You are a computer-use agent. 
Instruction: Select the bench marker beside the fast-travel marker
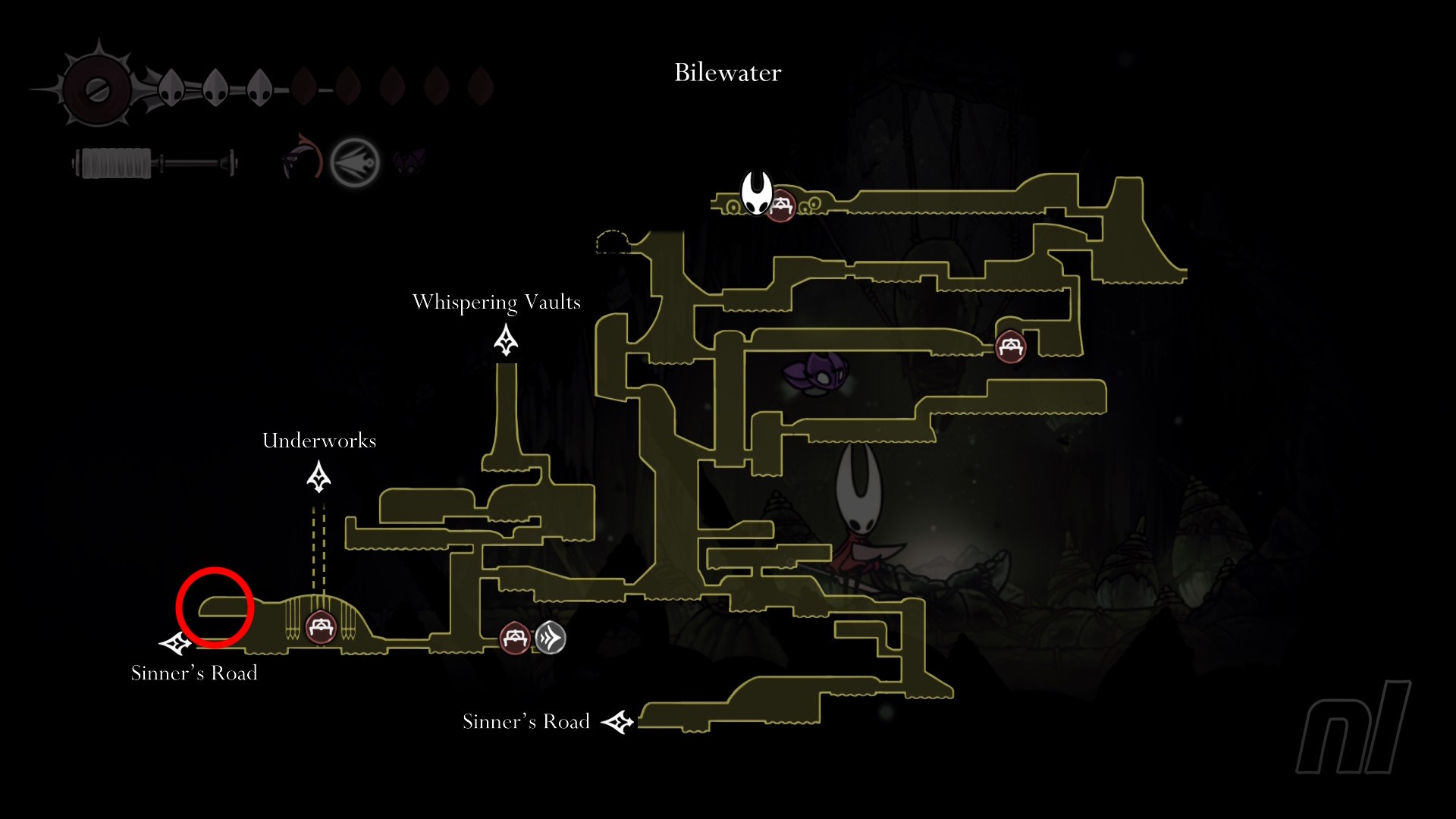[515, 638]
